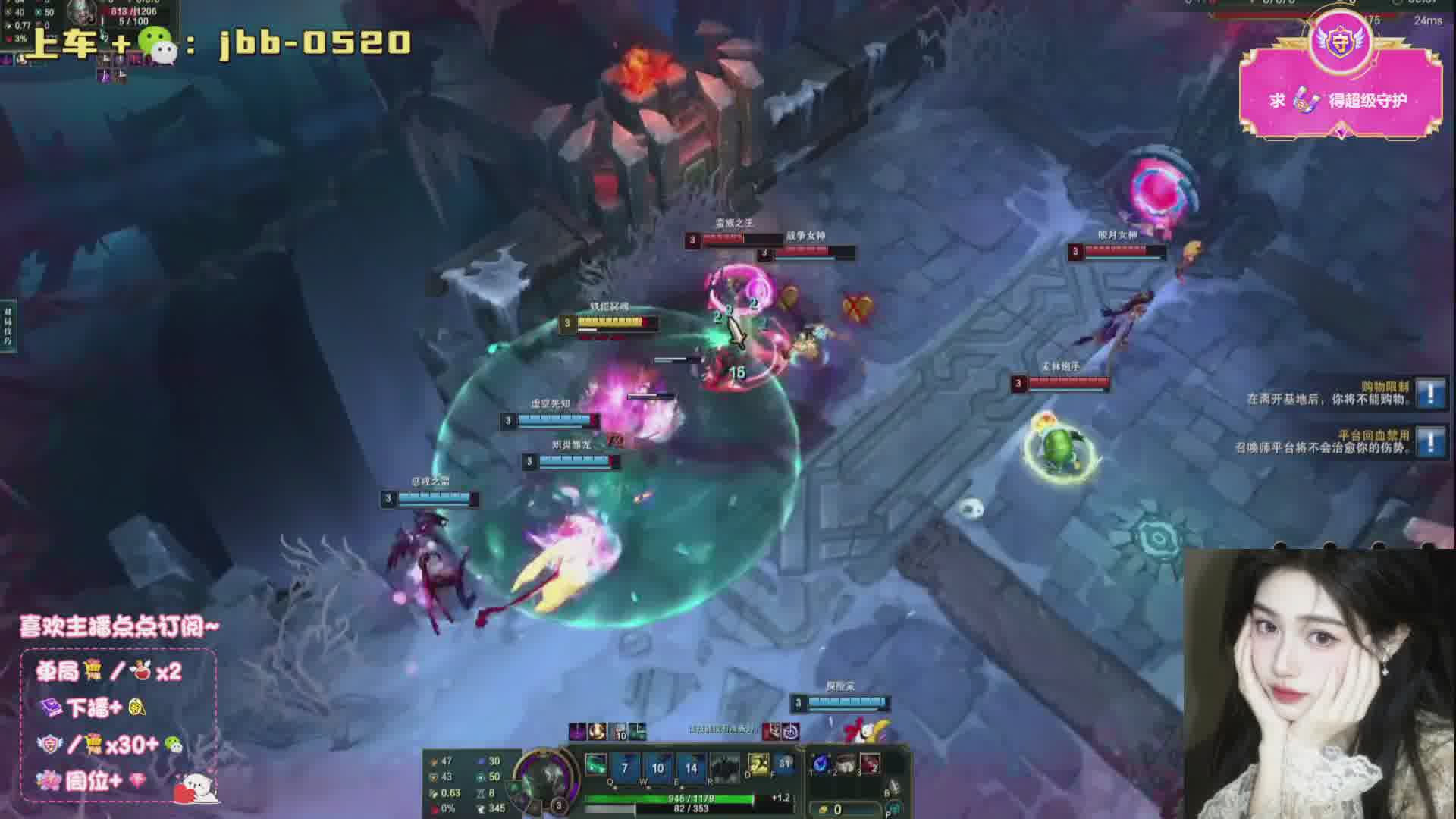Activate the E ability showing 14 cooldown
Screen dimensions: 1456x819
click(691, 767)
